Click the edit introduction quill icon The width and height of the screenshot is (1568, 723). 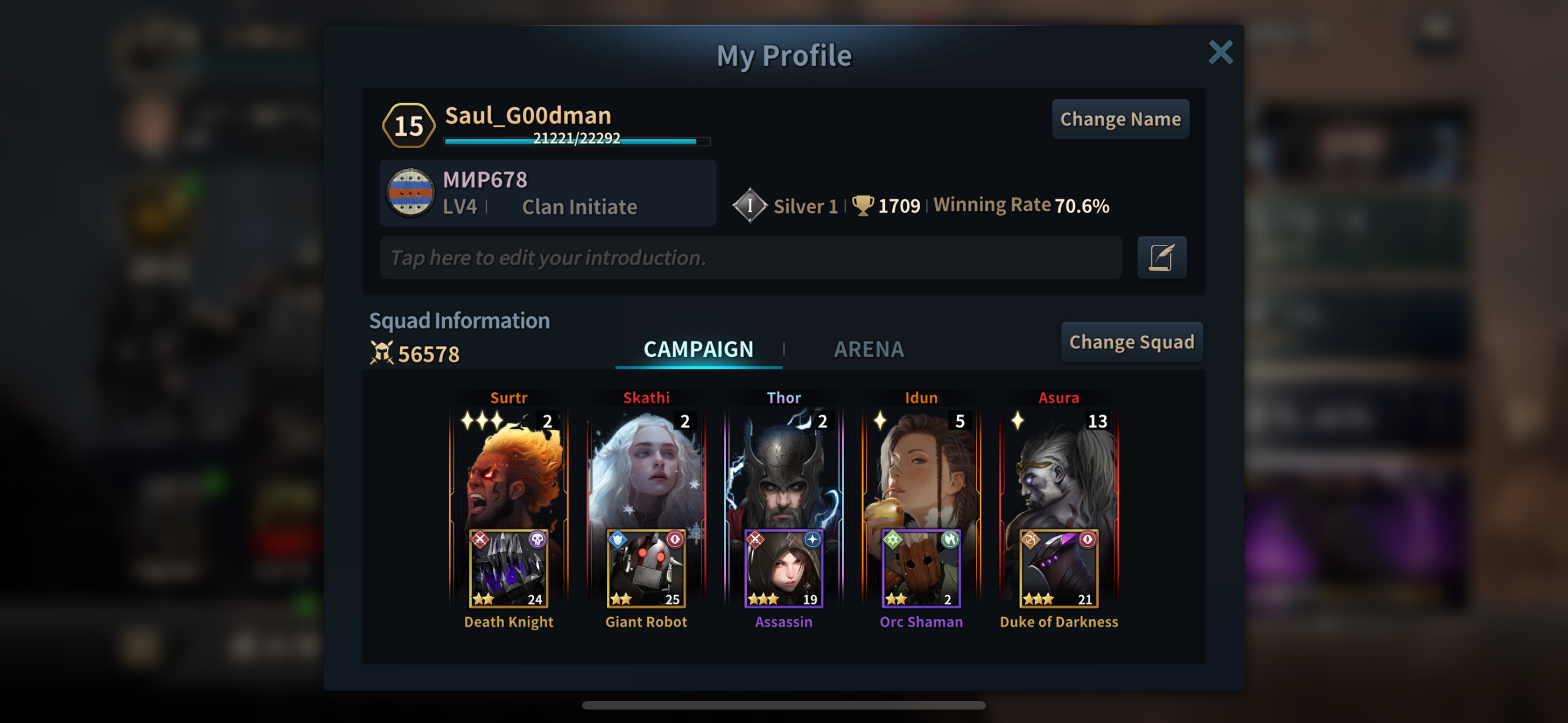coord(1161,257)
